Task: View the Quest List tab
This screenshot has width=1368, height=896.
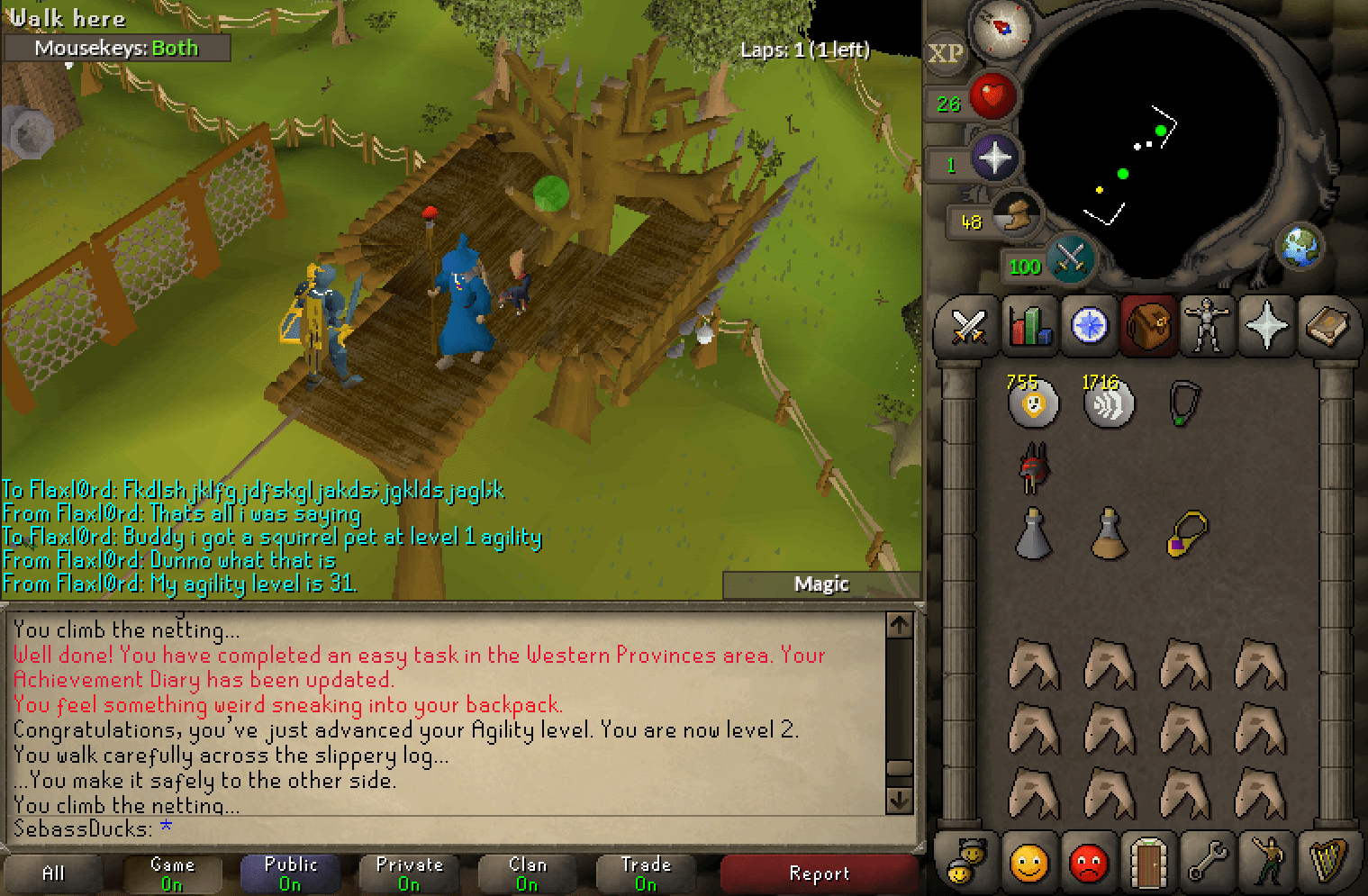Action: (x=1088, y=327)
